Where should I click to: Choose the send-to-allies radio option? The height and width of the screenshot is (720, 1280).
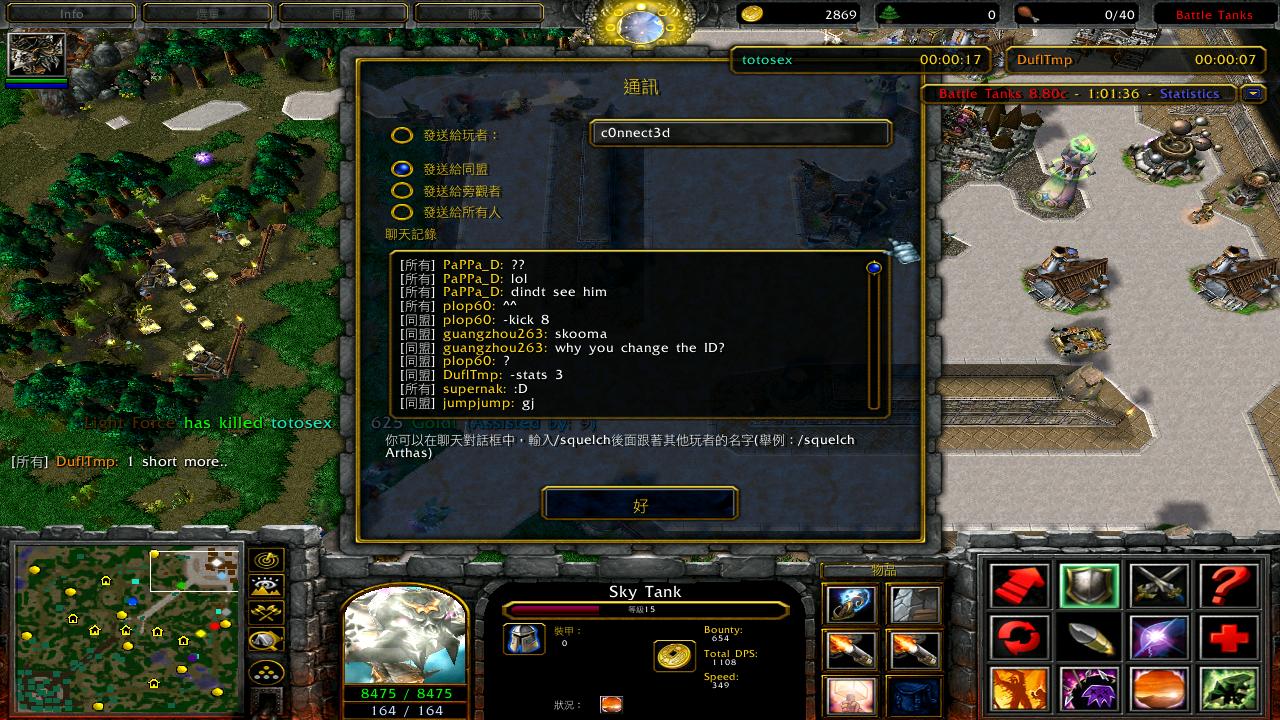[x=401, y=169]
